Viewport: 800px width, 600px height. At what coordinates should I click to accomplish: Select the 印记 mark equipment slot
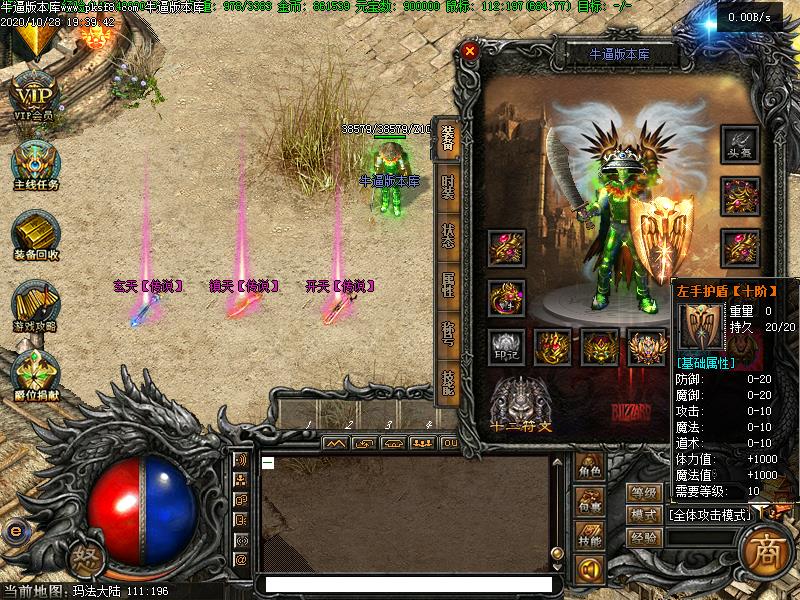[x=506, y=347]
